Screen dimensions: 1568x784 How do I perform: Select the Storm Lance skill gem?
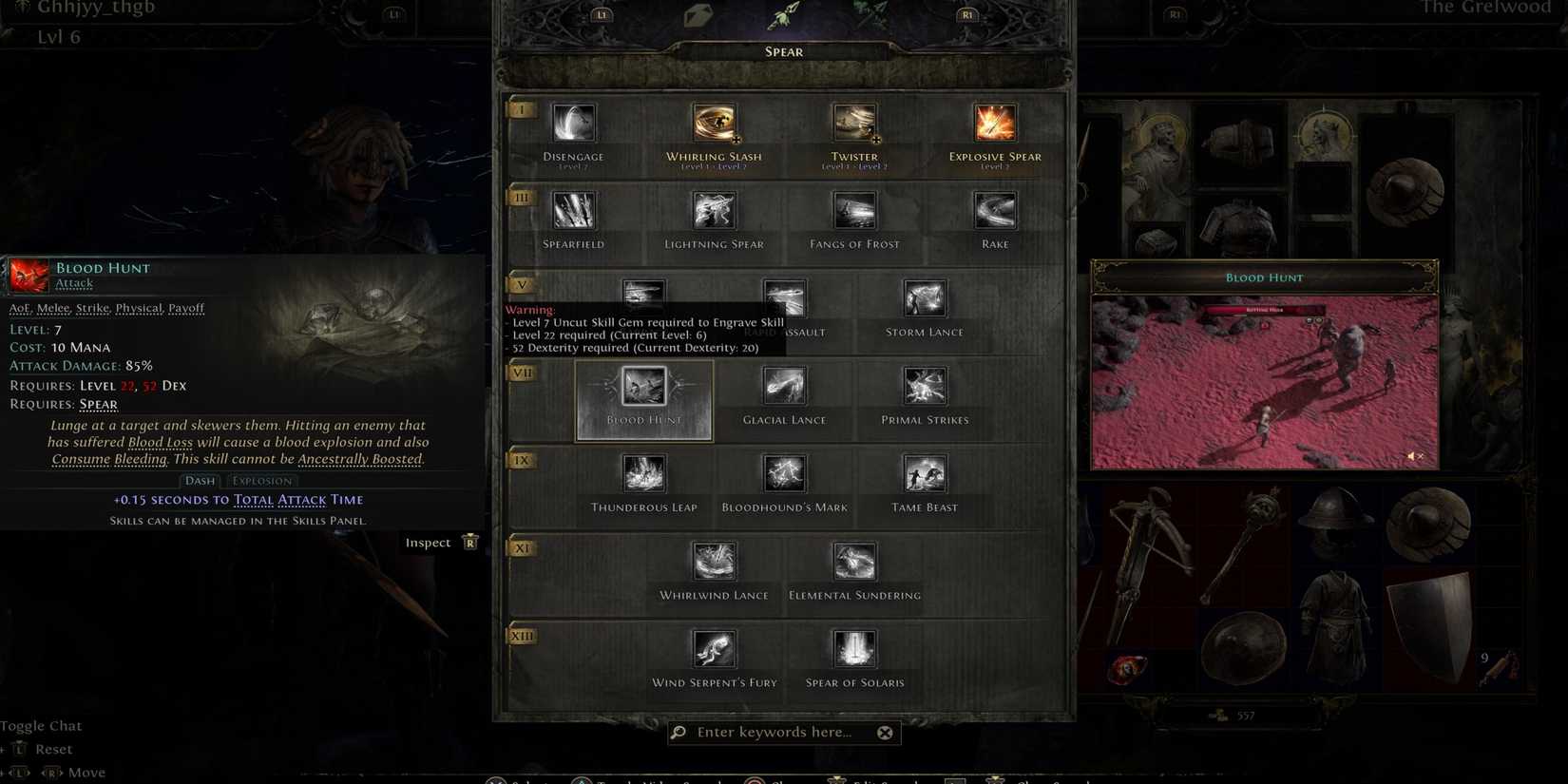(924, 297)
